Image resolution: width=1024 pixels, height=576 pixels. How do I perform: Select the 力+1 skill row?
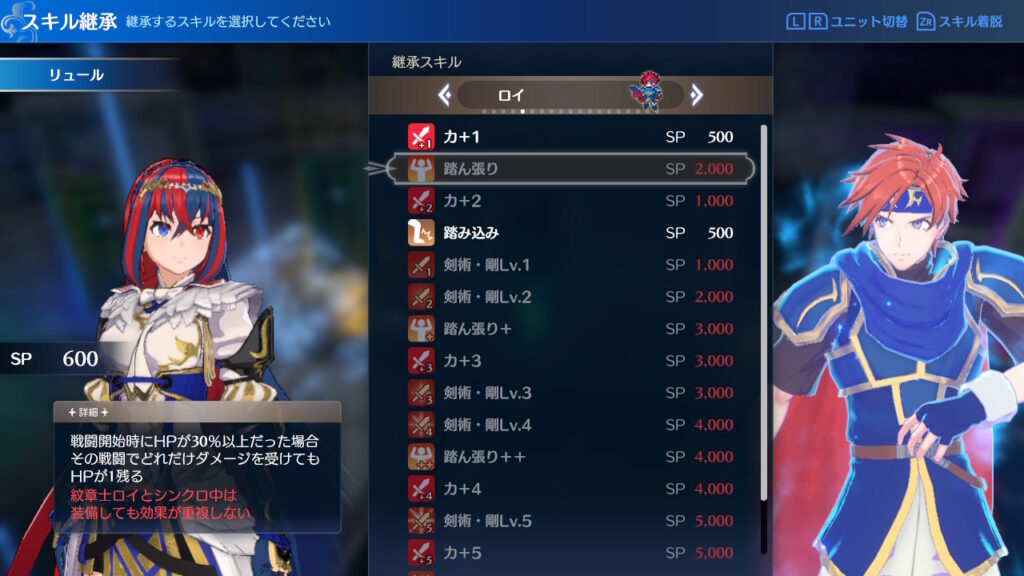[x=570, y=137]
